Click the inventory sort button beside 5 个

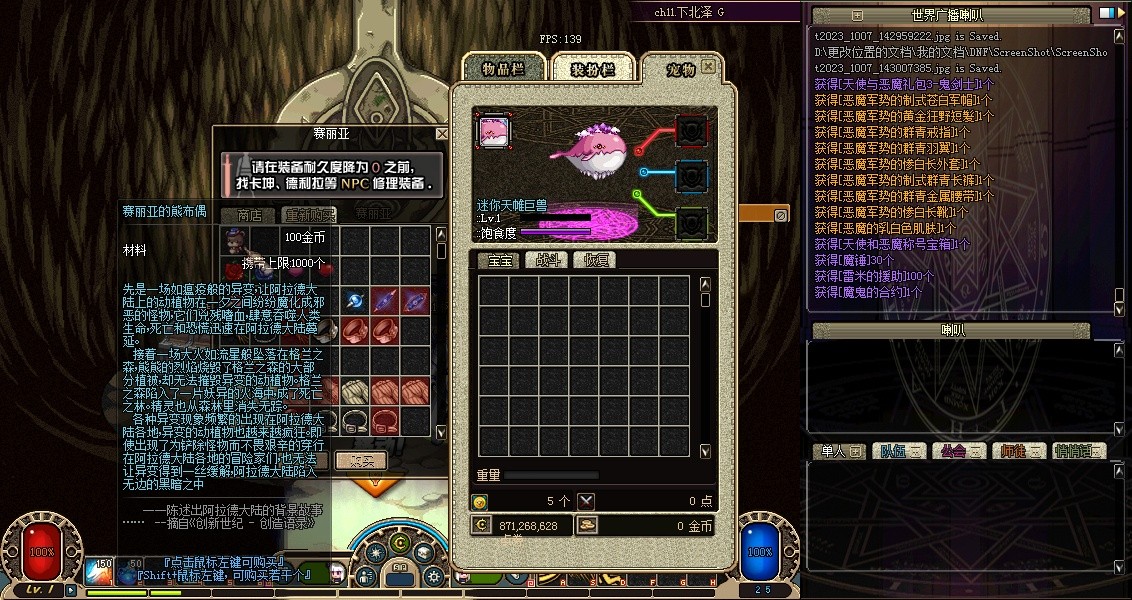pos(587,501)
